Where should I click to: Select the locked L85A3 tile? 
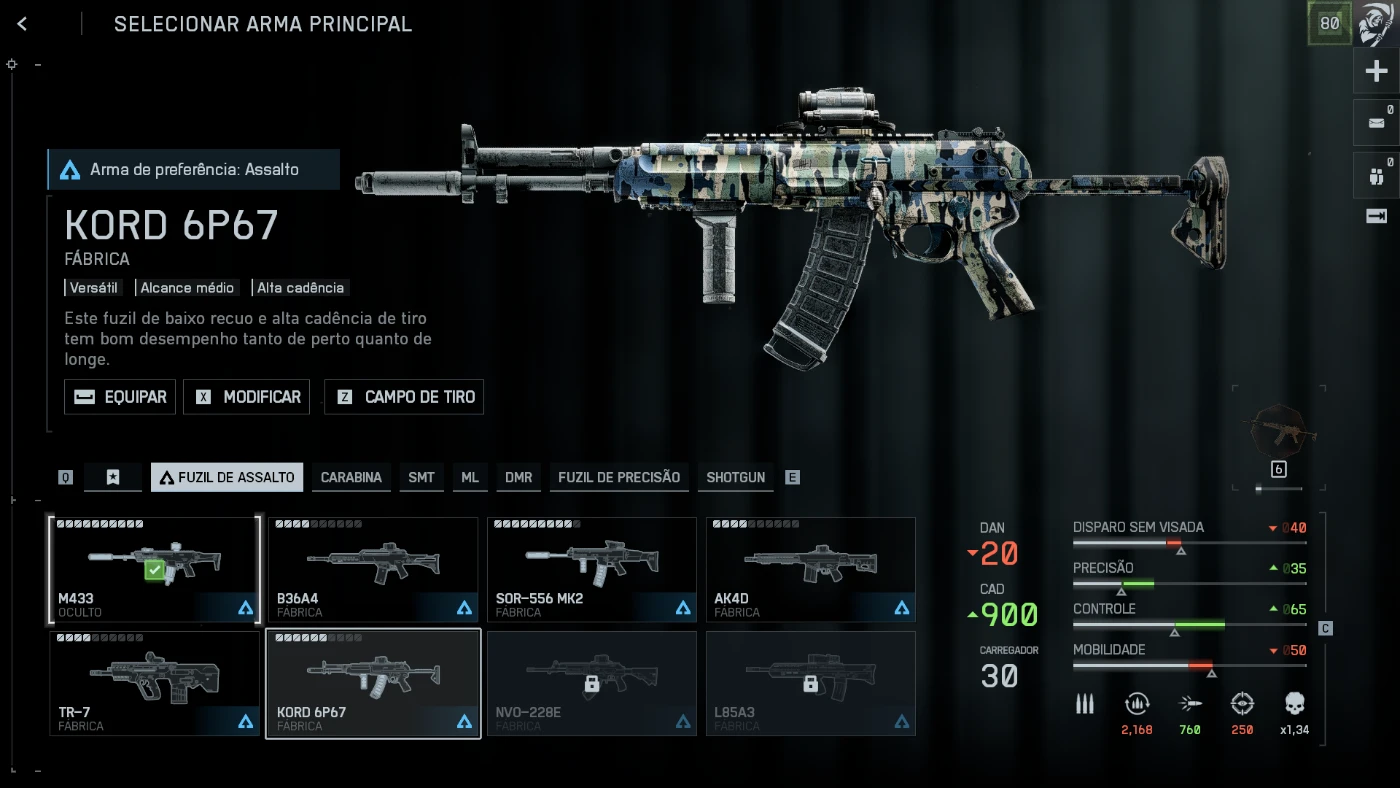click(x=810, y=683)
